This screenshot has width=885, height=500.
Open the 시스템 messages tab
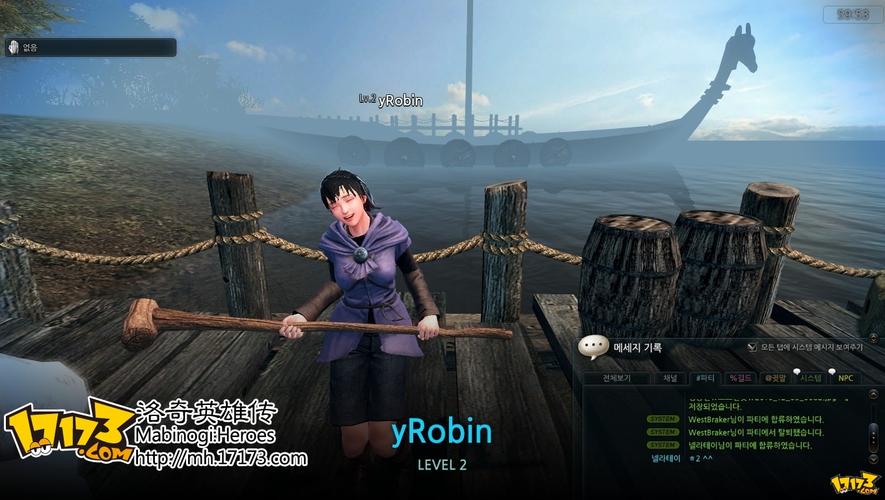pyautogui.click(x=810, y=379)
